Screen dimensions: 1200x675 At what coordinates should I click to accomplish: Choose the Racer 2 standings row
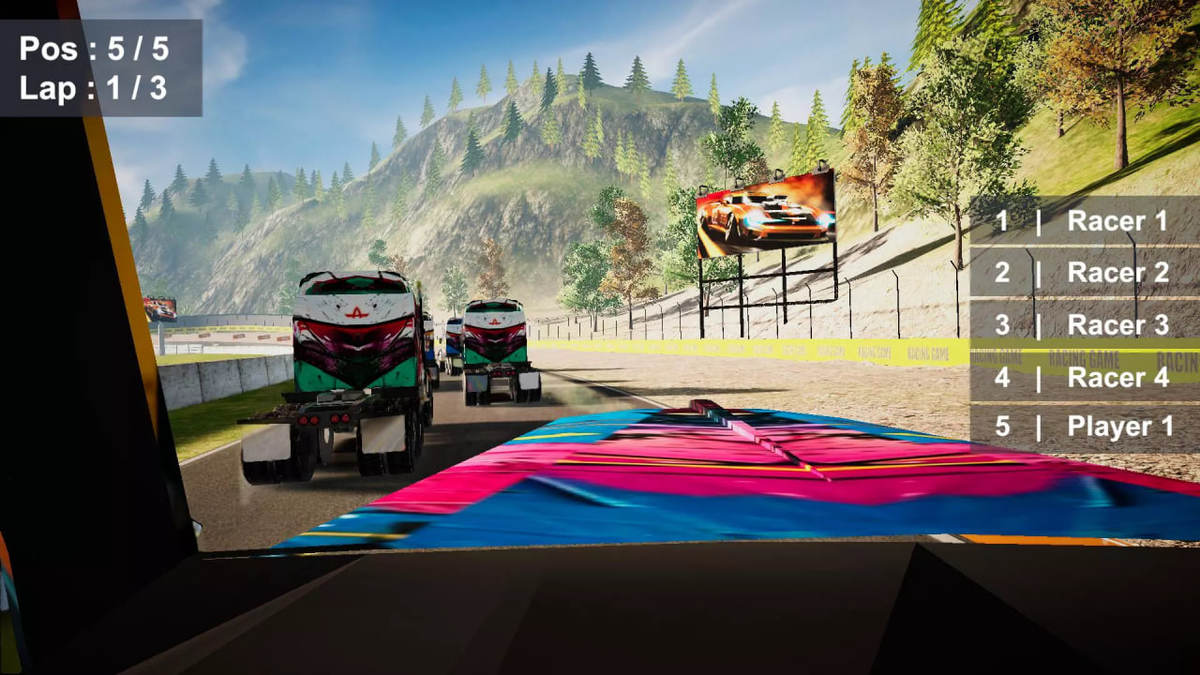coord(1084,272)
